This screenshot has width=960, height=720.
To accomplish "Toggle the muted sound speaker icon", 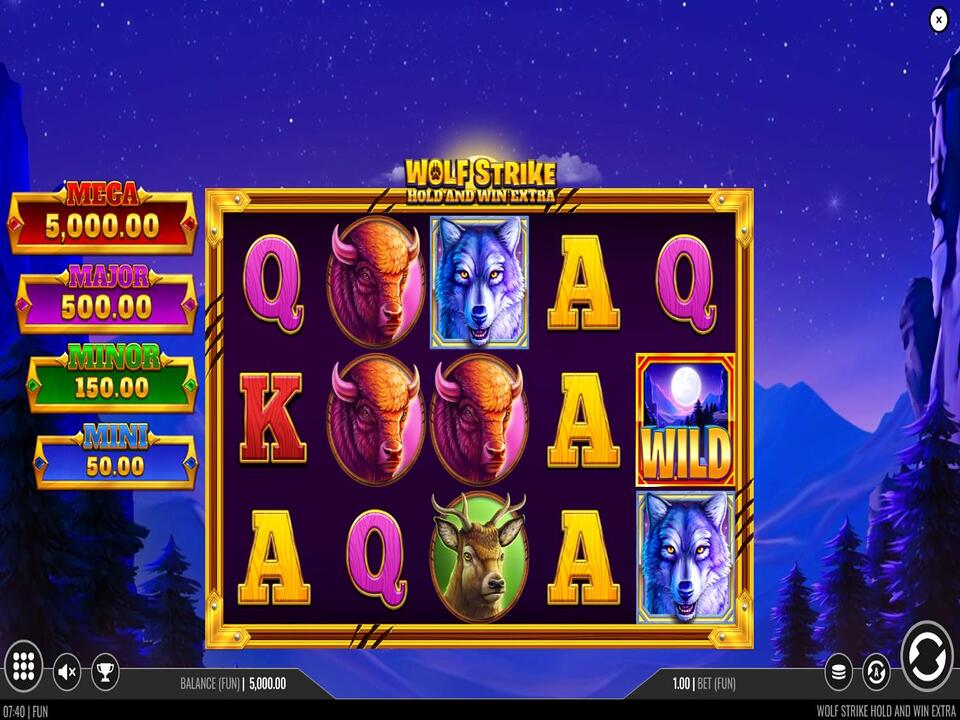I will [67, 671].
